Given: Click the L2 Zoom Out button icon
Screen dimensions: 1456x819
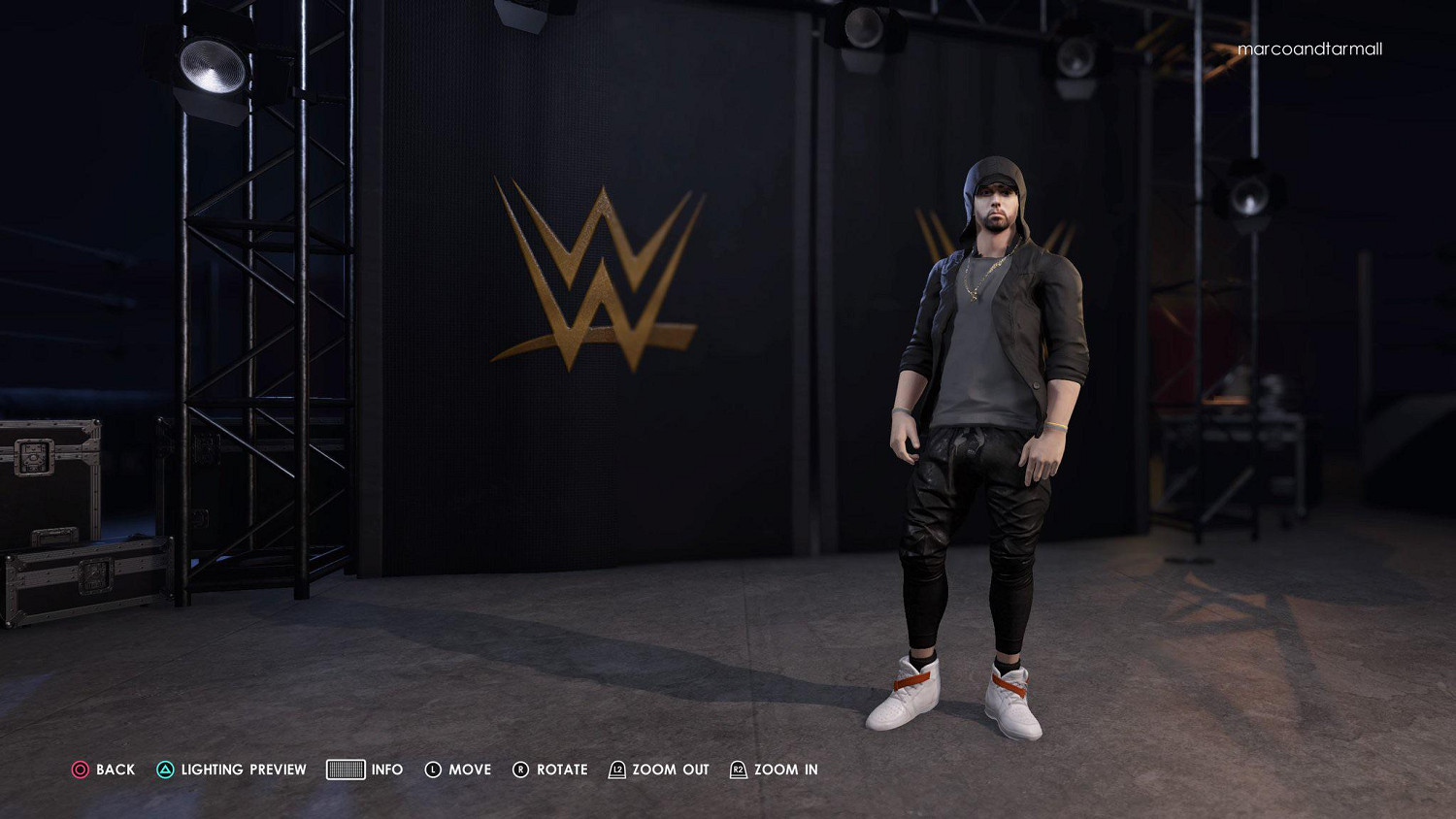Looking at the screenshot, I should [x=615, y=770].
